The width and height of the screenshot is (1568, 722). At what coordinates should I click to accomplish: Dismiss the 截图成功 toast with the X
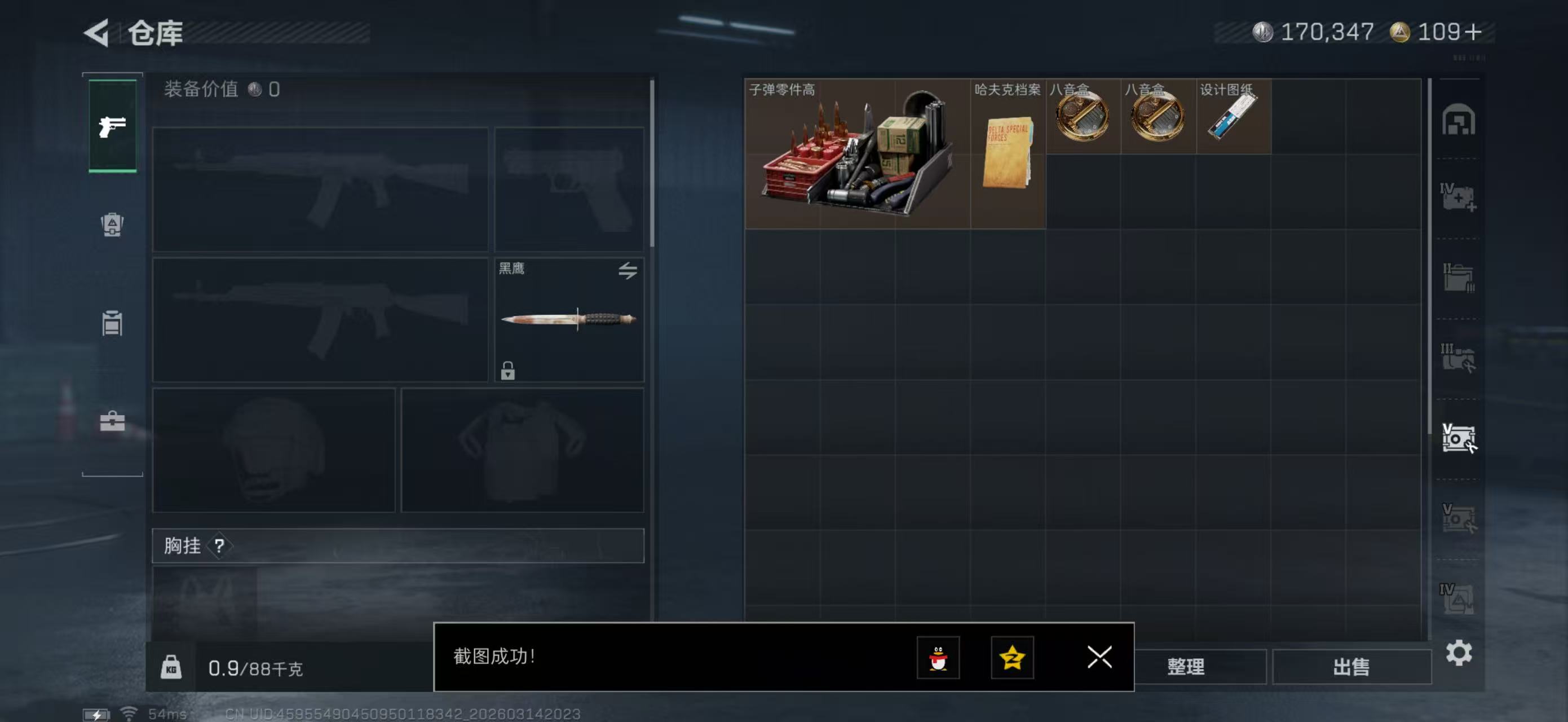[x=1099, y=658]
